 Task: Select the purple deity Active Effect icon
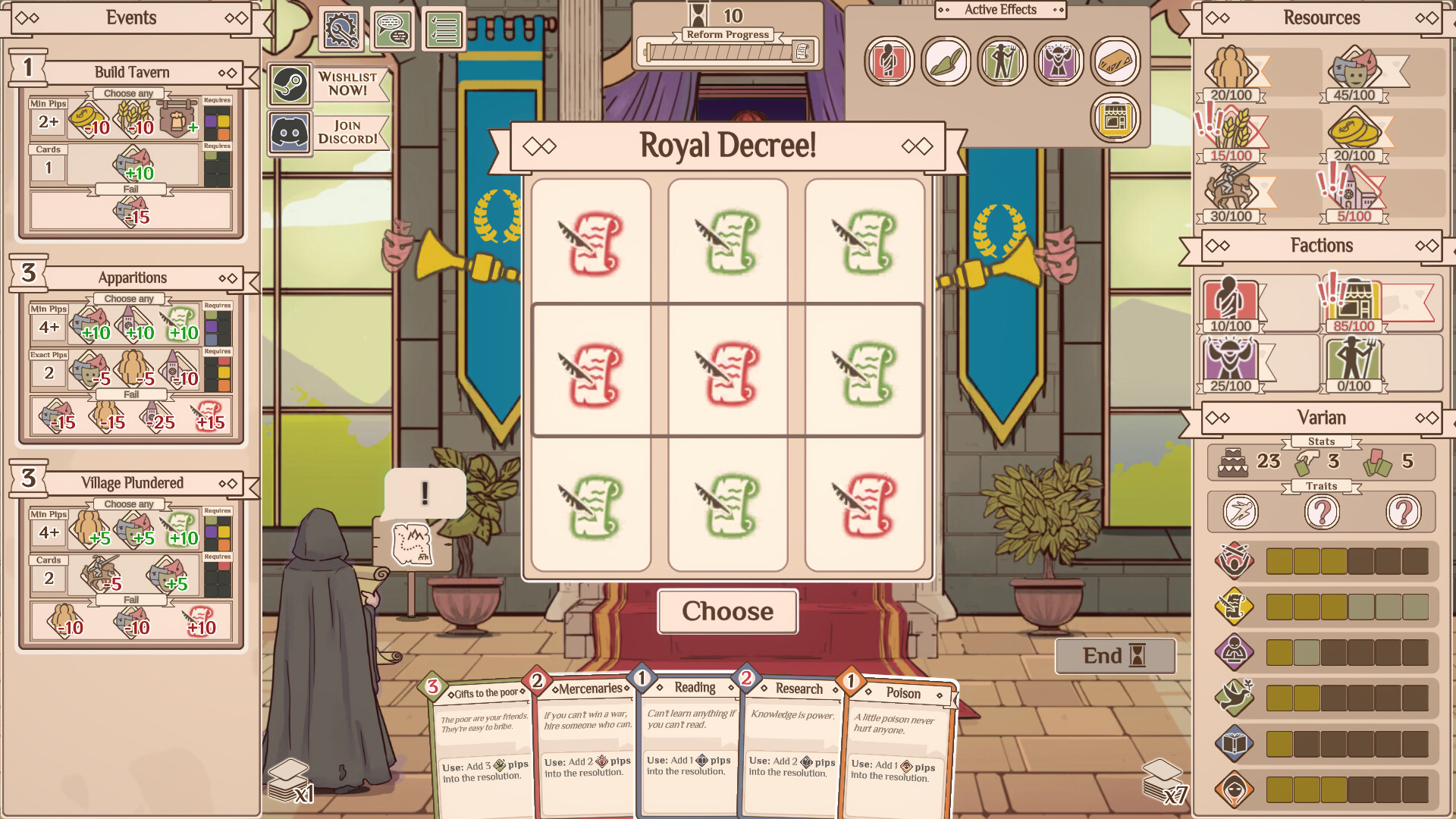click(x=1058, y=61)
